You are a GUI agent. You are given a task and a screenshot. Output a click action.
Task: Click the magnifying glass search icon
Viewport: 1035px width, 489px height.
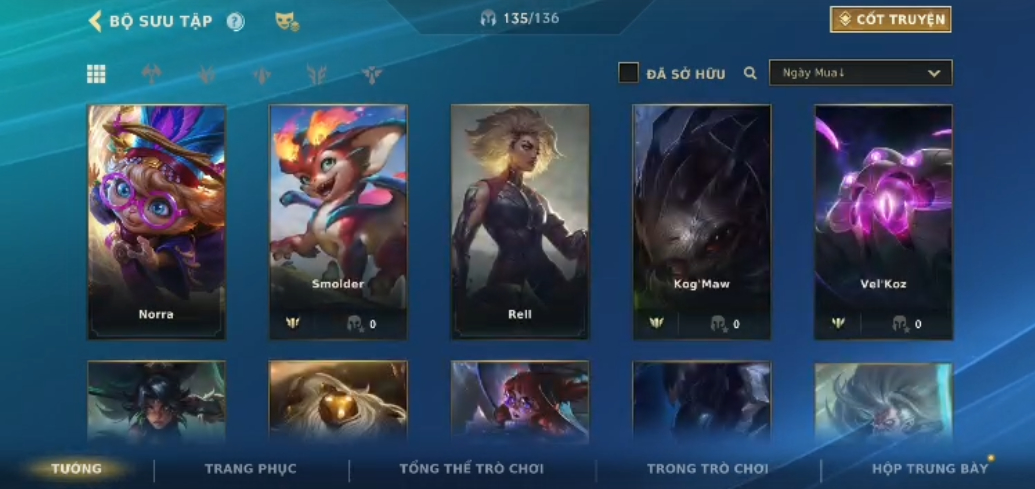[x=750, y=73]
